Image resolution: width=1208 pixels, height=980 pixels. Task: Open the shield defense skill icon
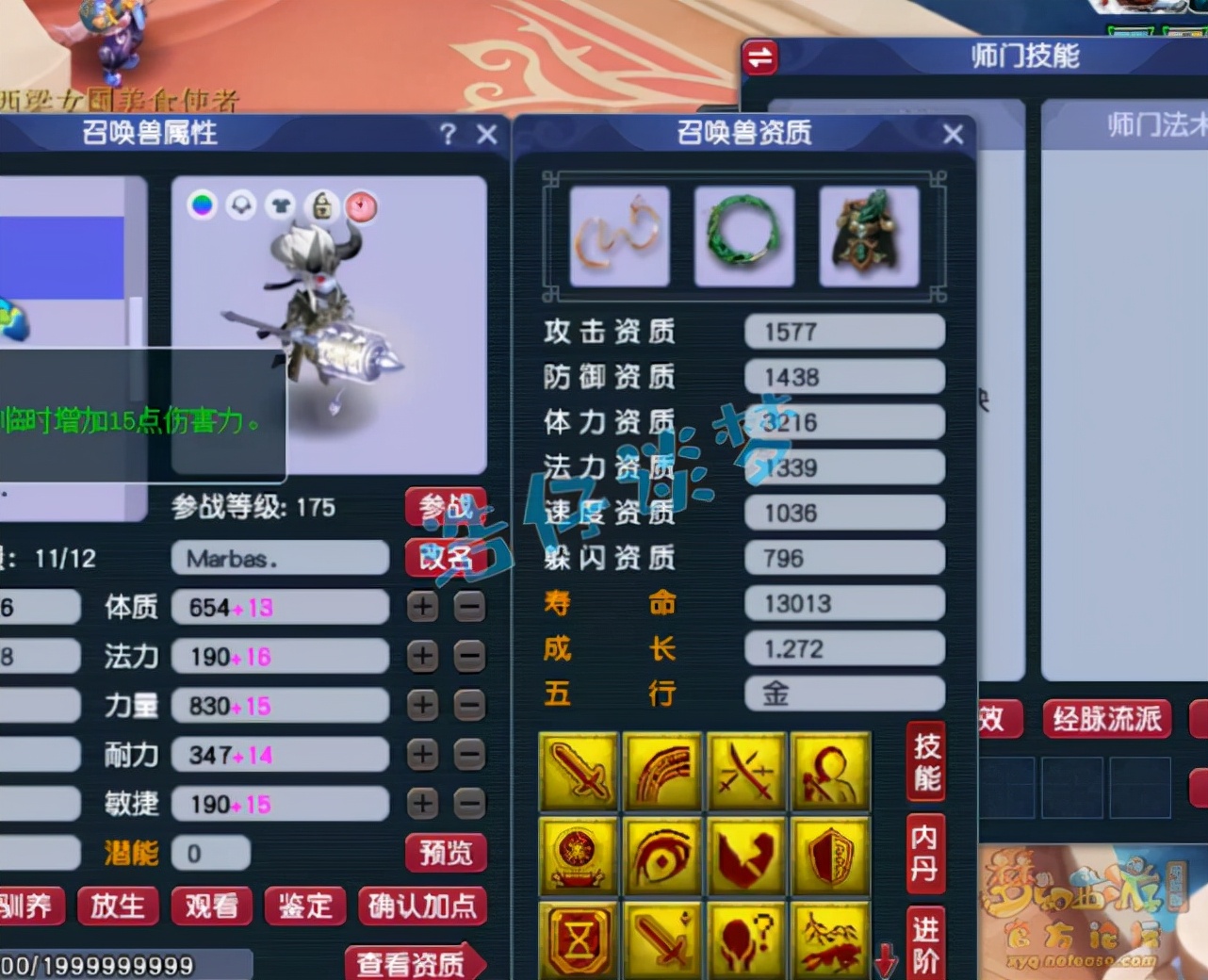[x=829, y=856]
